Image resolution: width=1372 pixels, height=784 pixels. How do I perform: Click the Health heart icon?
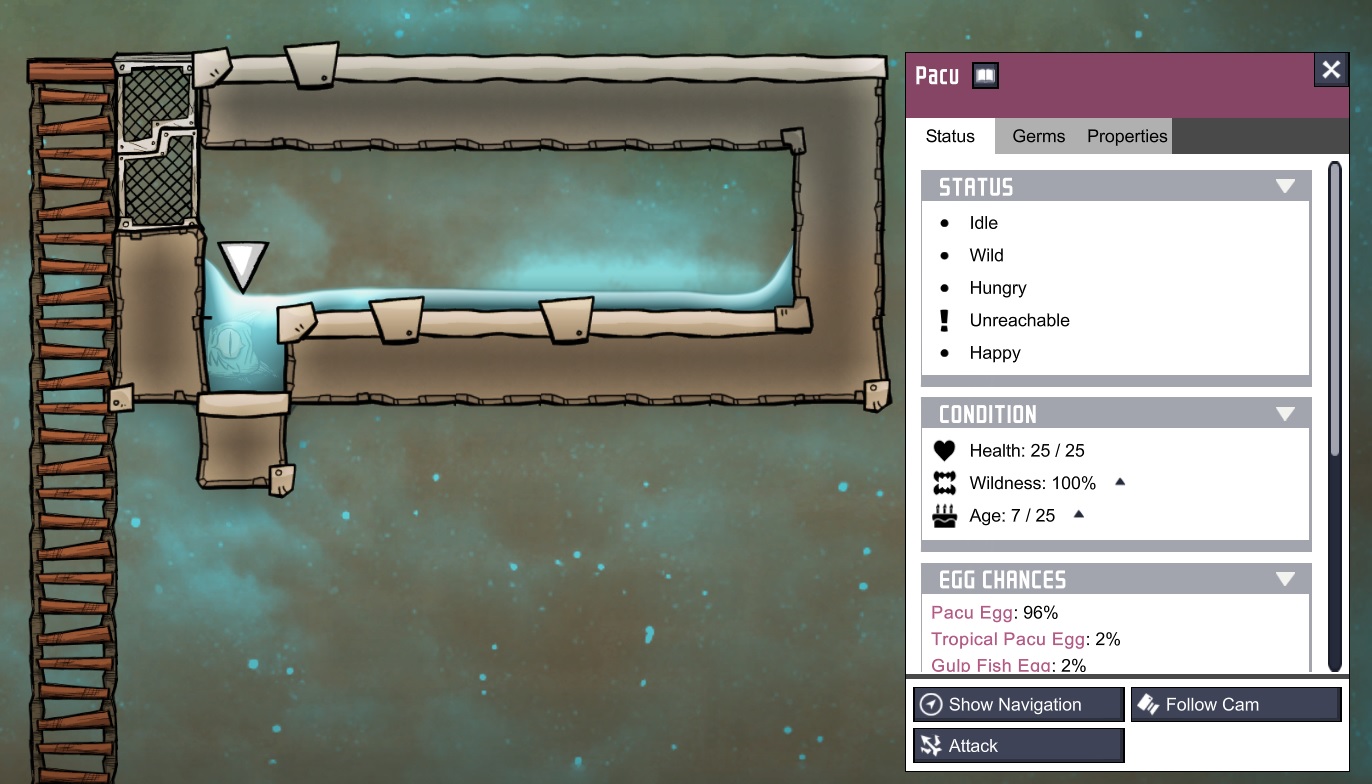click(x=944, y=450)
